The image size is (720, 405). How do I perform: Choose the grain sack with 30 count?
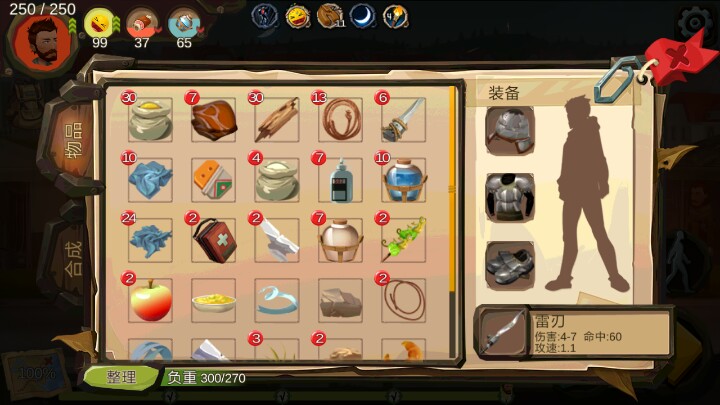pyautogui.click(x=150, y=119)
